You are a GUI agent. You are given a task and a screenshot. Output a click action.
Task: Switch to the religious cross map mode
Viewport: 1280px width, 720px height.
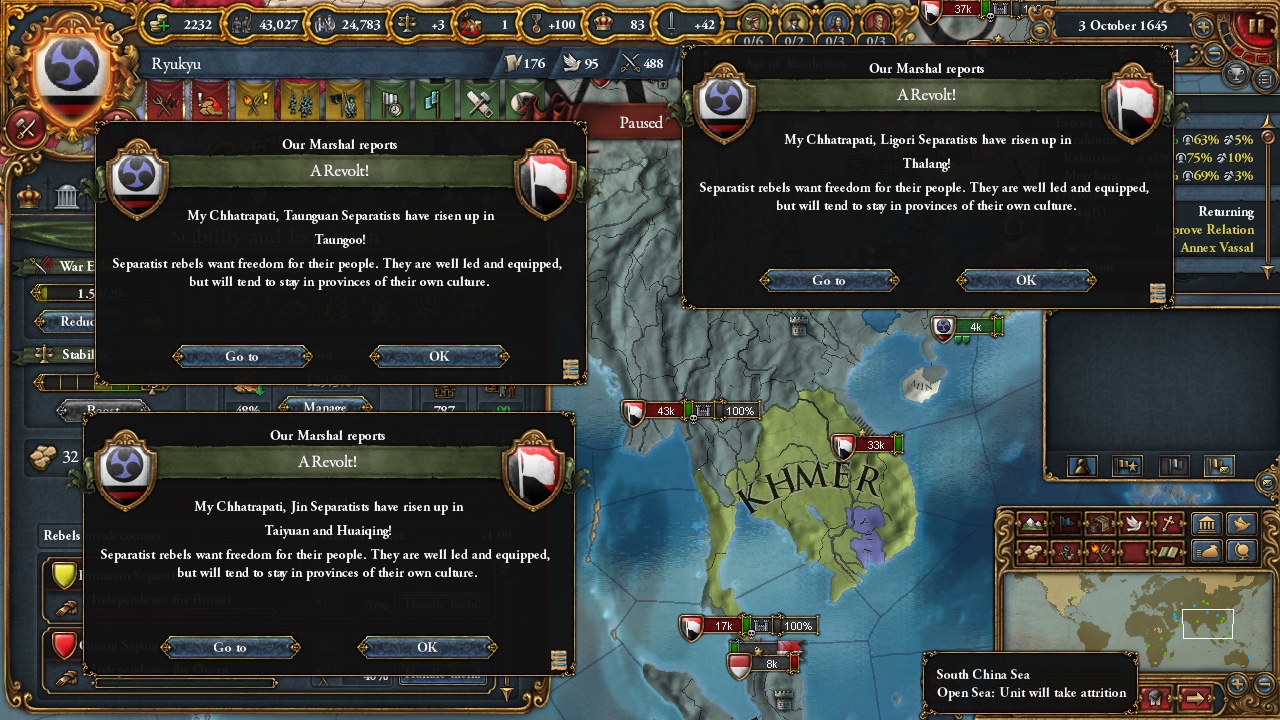1167,523
